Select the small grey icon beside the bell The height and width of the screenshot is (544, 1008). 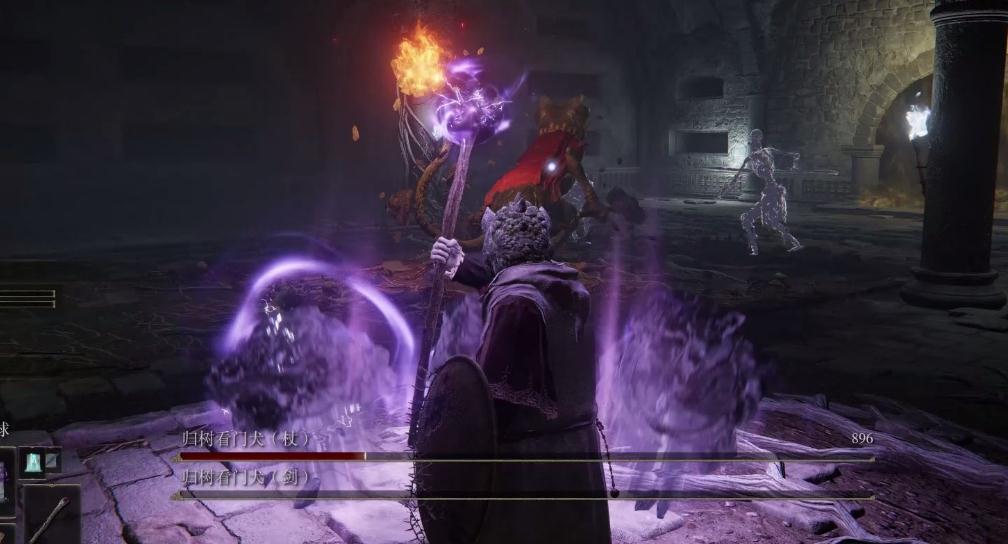(53, 460)
